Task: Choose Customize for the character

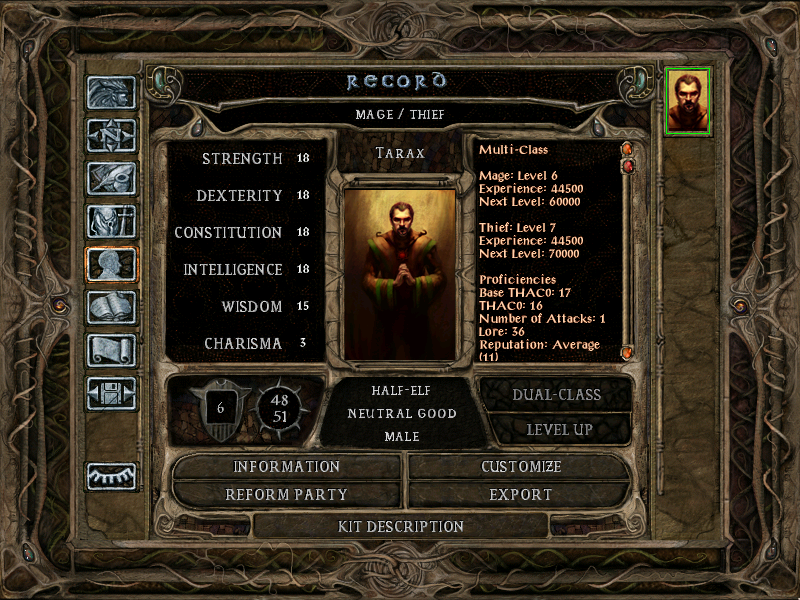Action: tap(521, 467)
